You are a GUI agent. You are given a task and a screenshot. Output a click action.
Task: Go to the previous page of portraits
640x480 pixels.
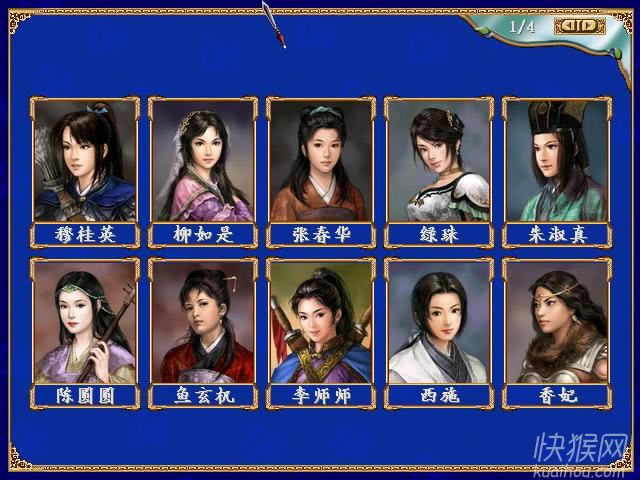(x=567, y=26)
